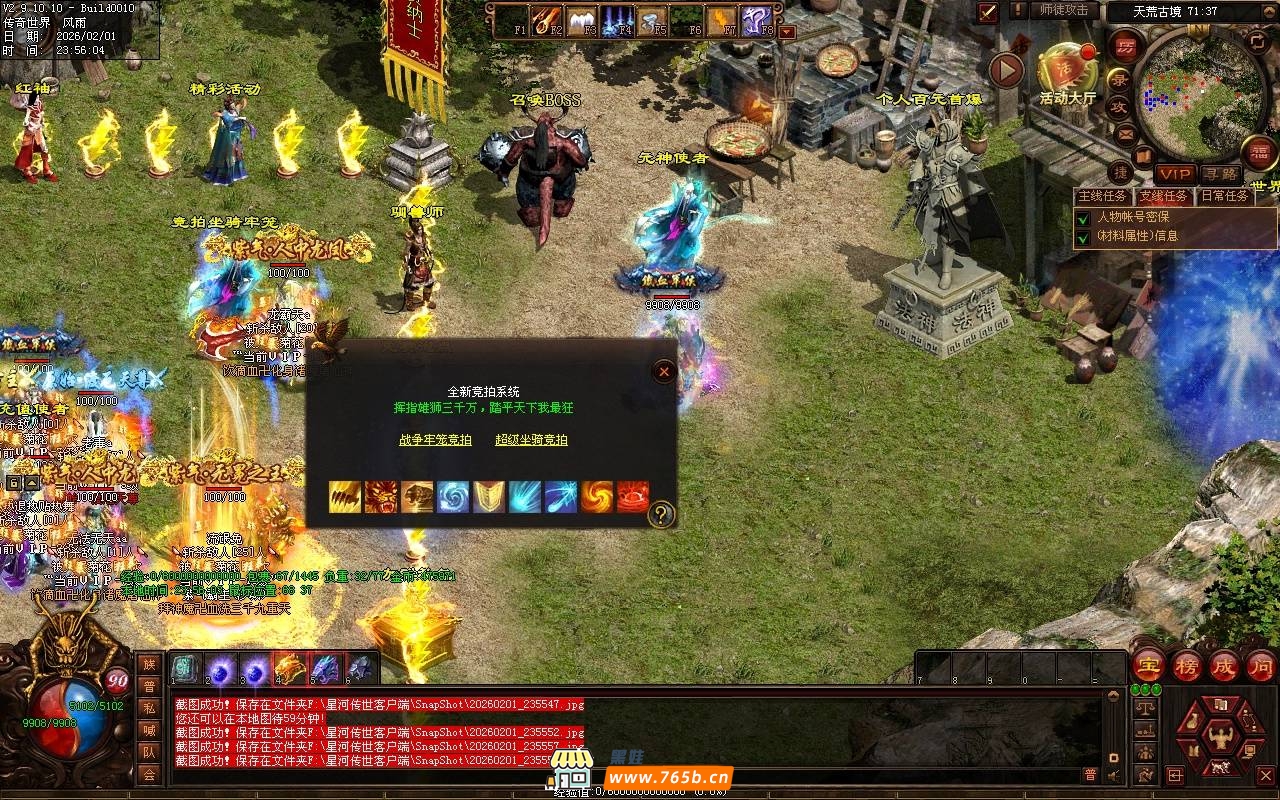1280x800 pixels.
Task: Toggle the 人物帐号密保 checkbox
Action: click(1082, 217)
